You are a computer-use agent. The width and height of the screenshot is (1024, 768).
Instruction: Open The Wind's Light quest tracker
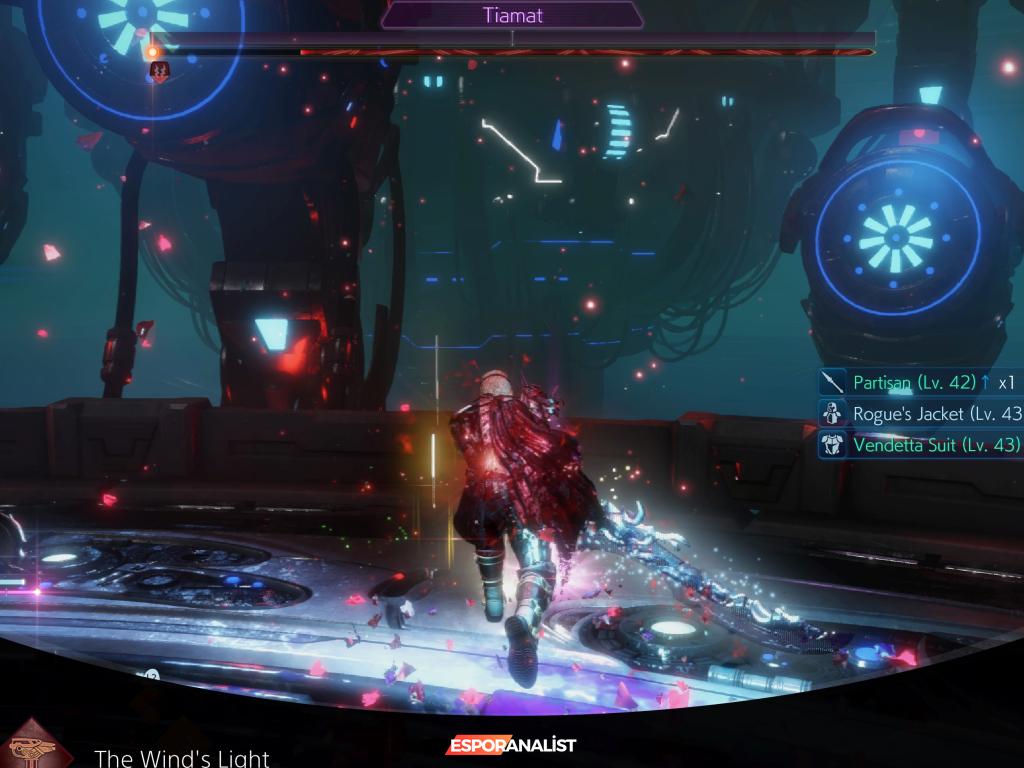click(181, 757)
